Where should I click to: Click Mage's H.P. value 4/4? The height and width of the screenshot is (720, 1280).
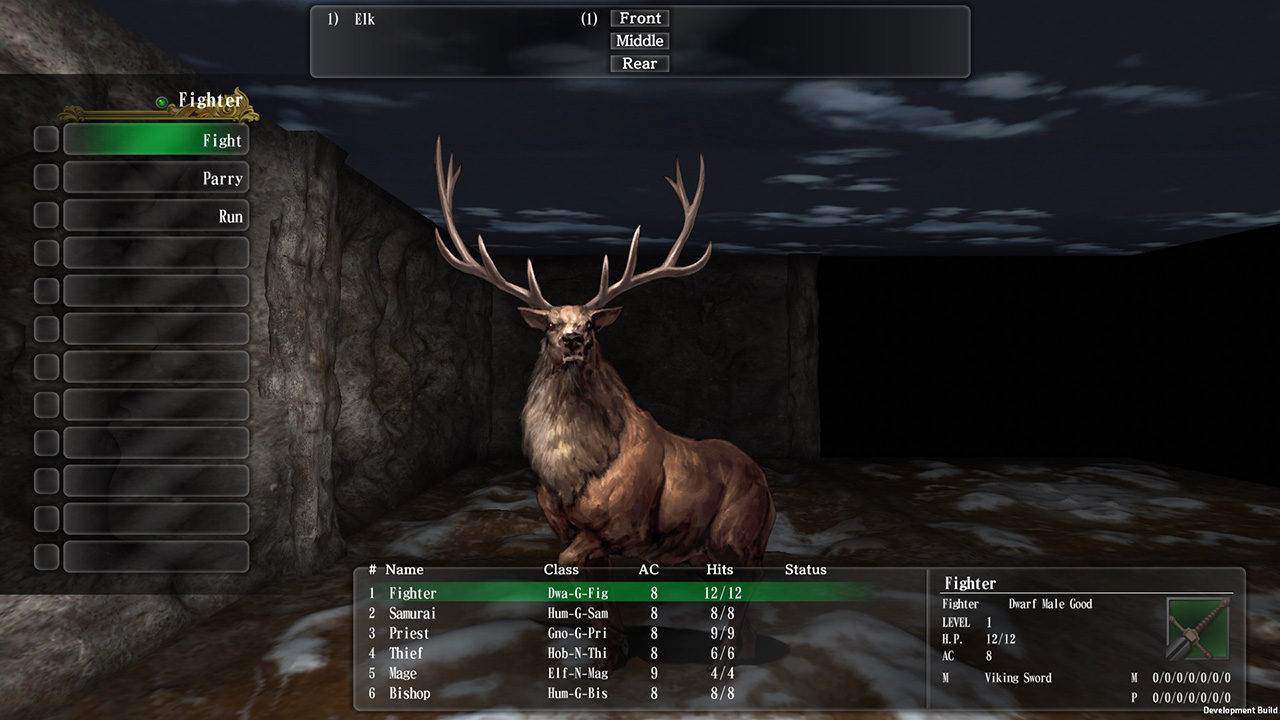click(x=719, y=673)
